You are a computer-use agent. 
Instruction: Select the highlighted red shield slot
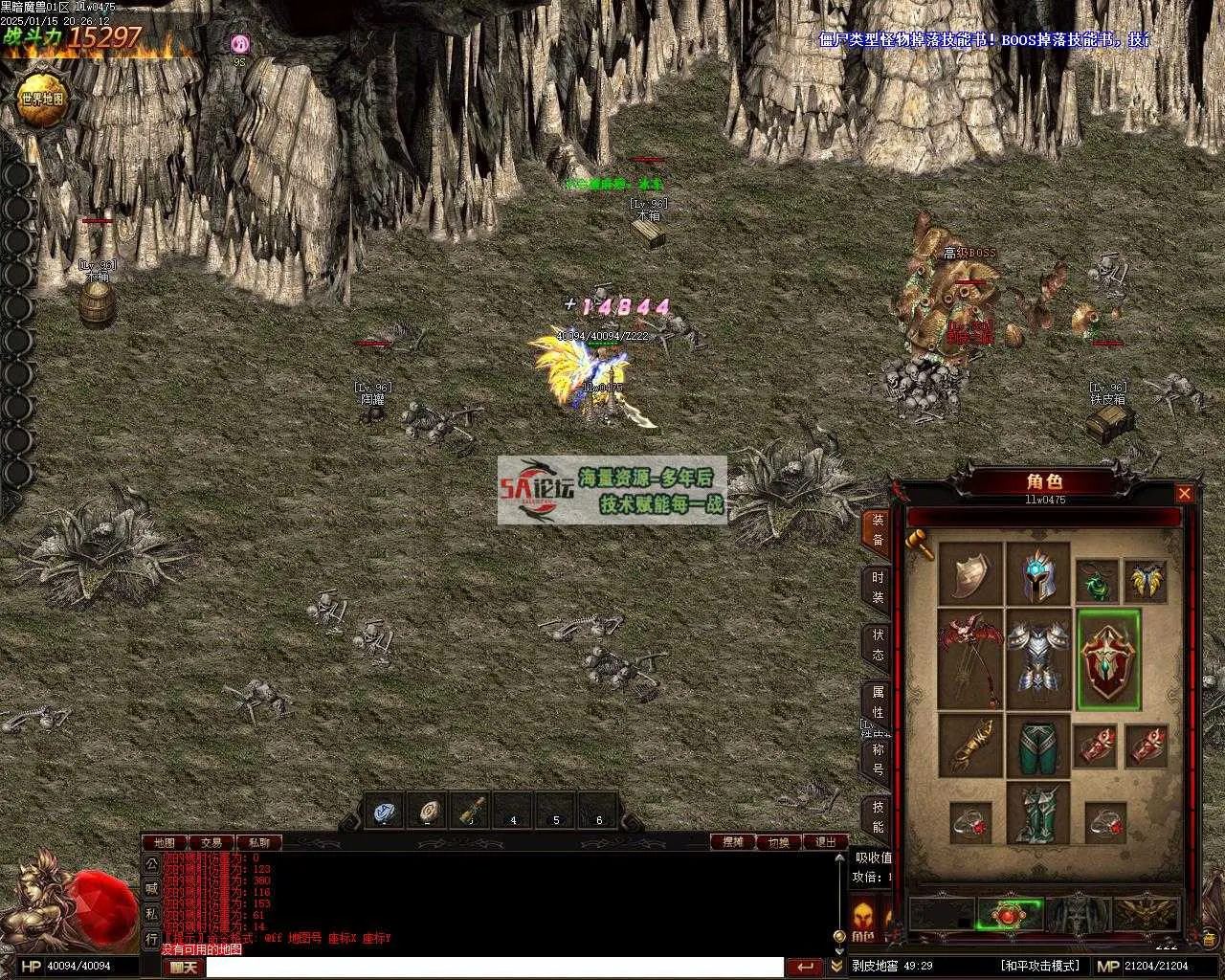coord(1108,659)
